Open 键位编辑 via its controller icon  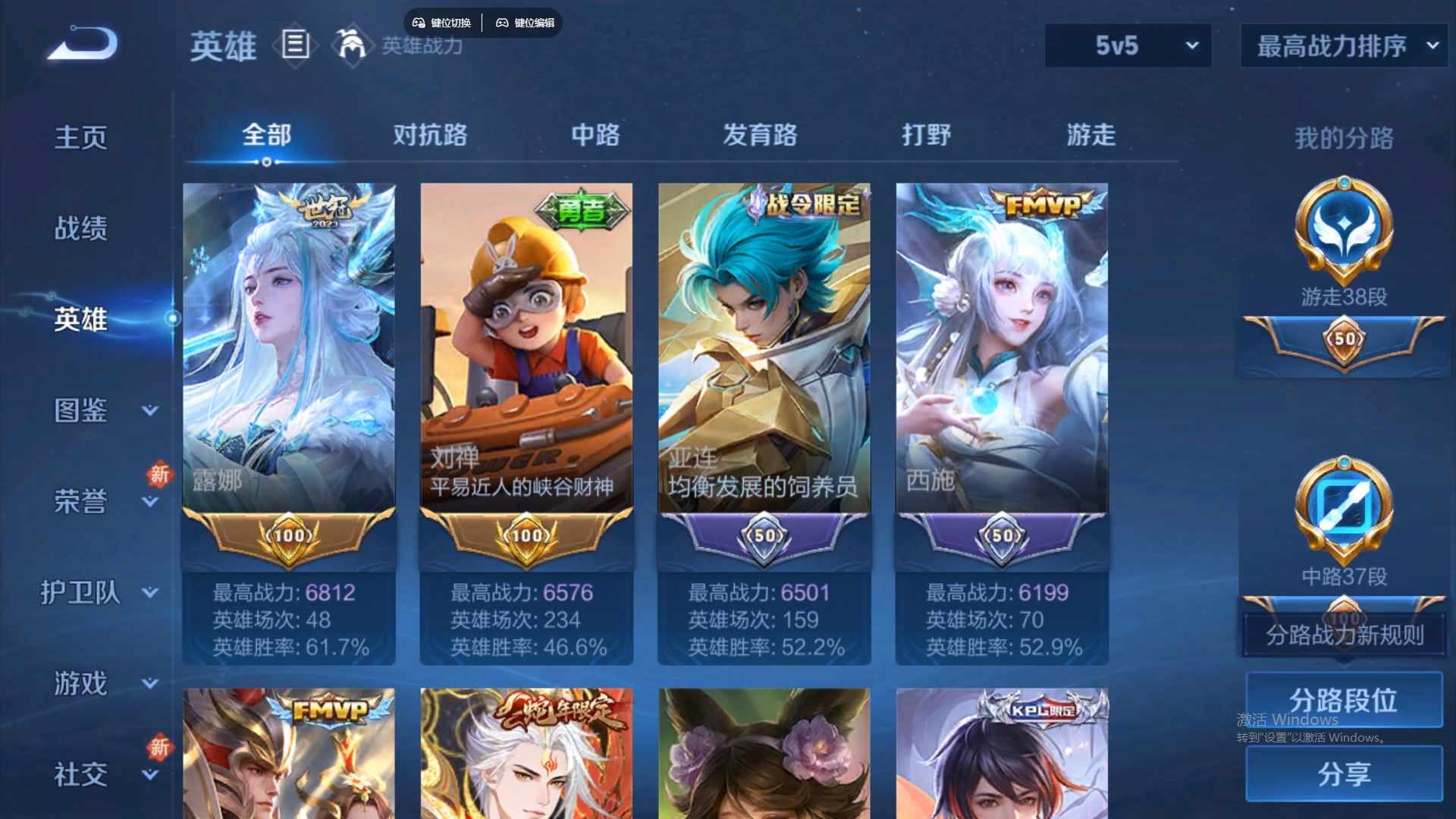[x=503, y=23]
